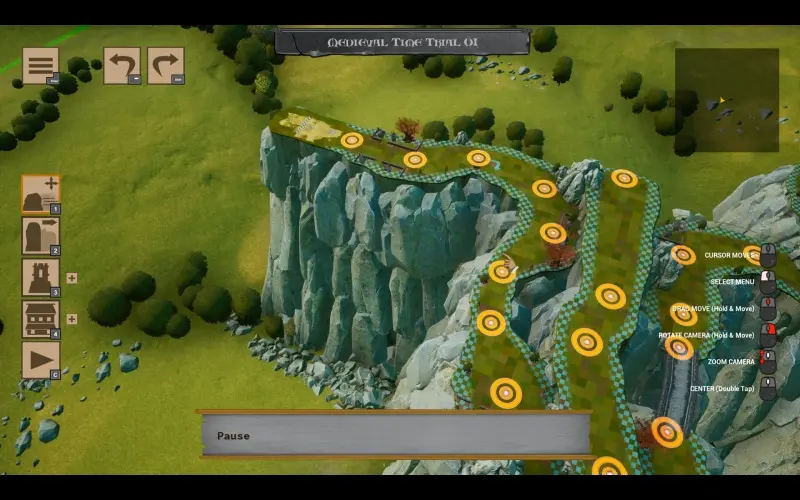Expand options next to the house tool
The height and width of the screenshot is (500, 800).
(72, 320)
